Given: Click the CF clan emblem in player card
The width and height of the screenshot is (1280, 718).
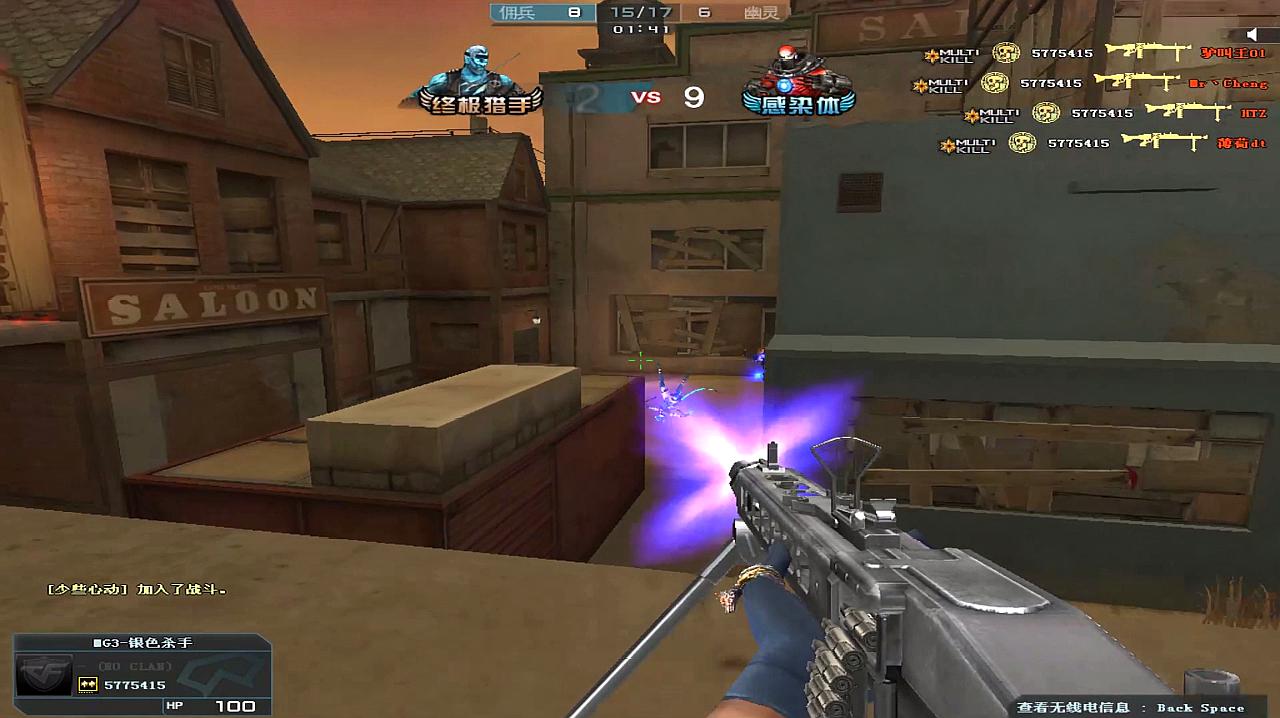Looking at the screenshot, I should pyautogui.click(x=44, y=672).
